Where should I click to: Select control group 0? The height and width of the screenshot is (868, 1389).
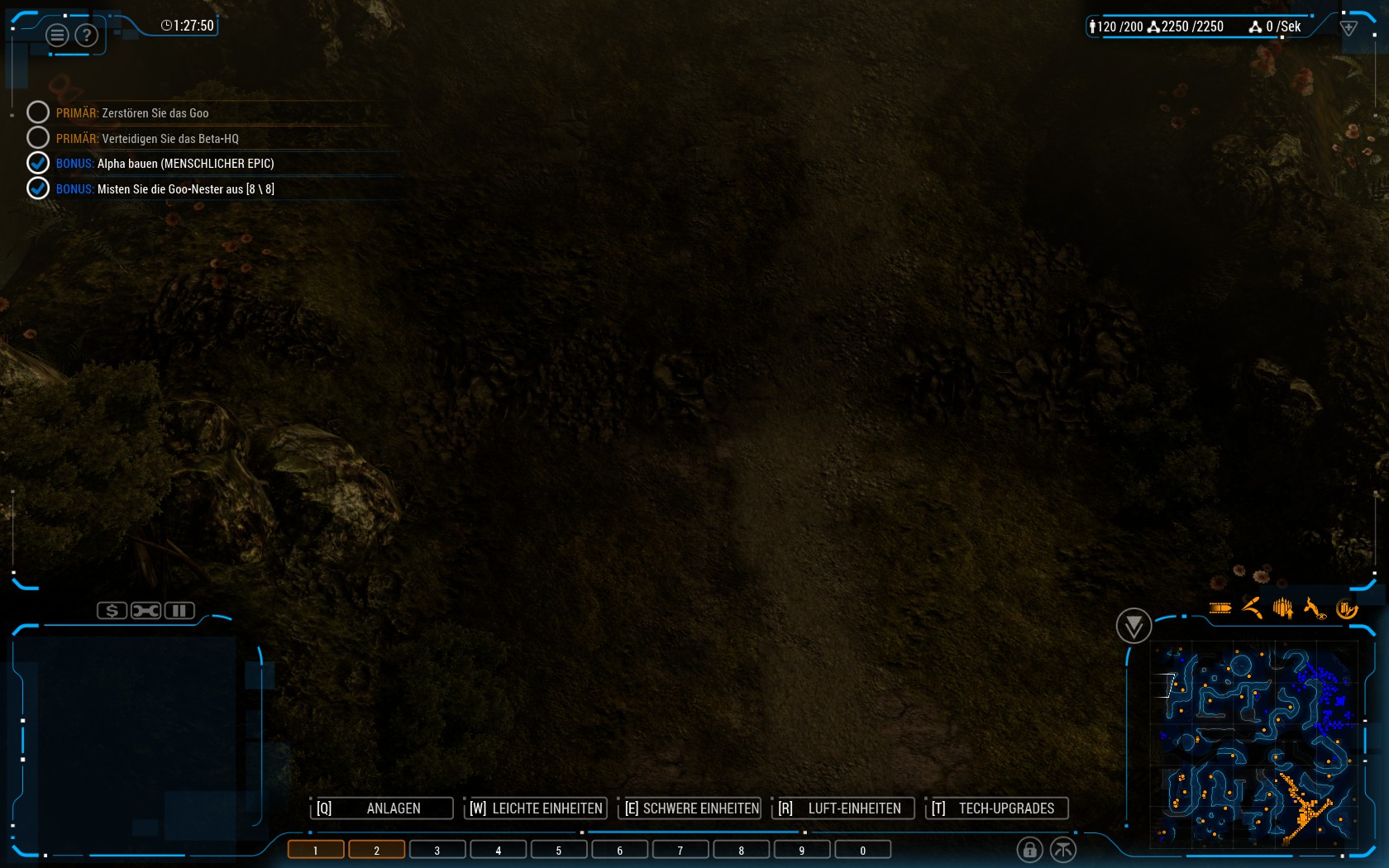(x=862, y=850)
